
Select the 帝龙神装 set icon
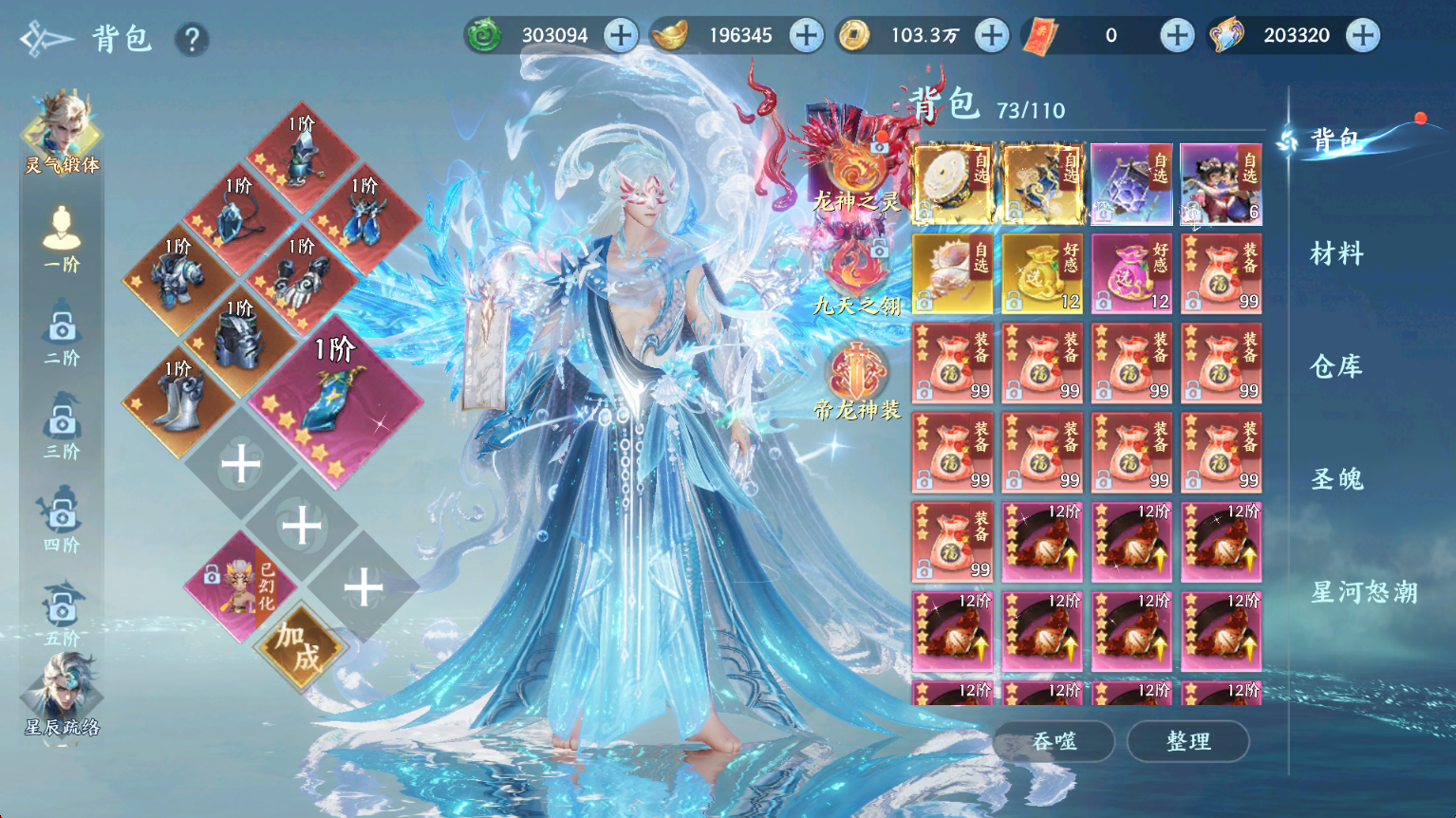856,381
